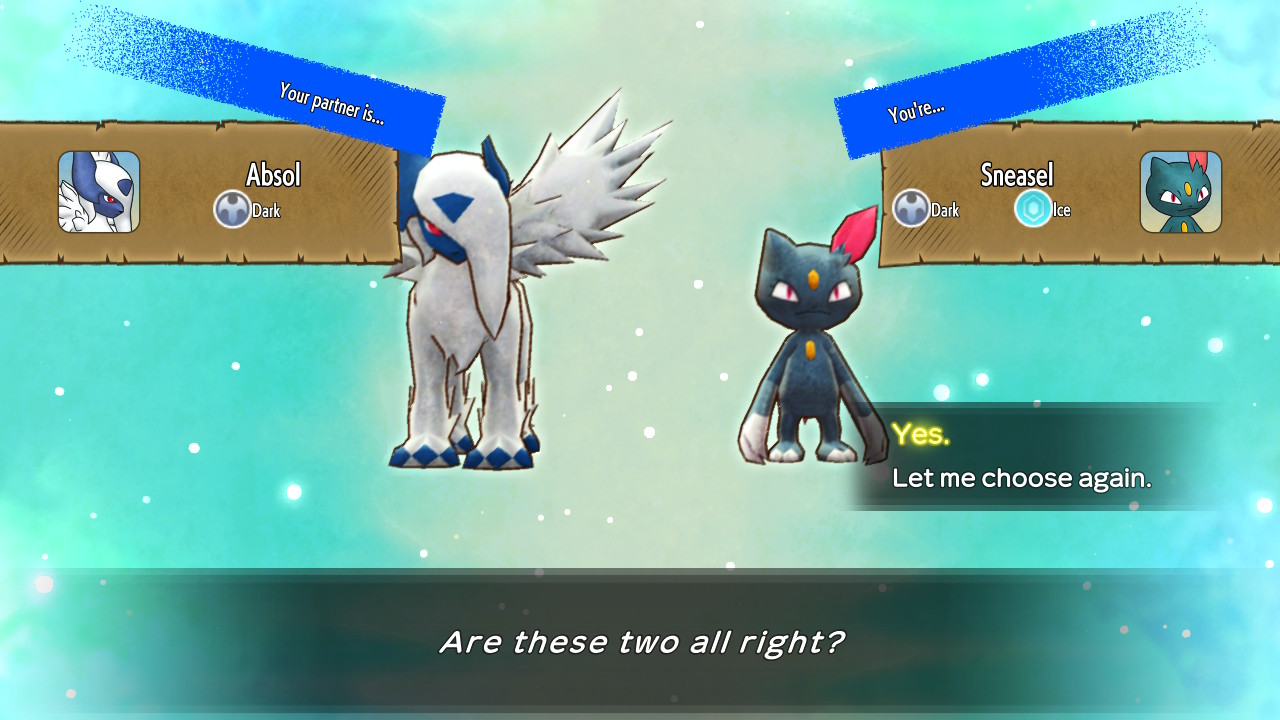The height and width of the screenshot is (720, 1280).
Task: Click Absol's partner portrait
Action: pyautogui.click(x=99, y=192)
